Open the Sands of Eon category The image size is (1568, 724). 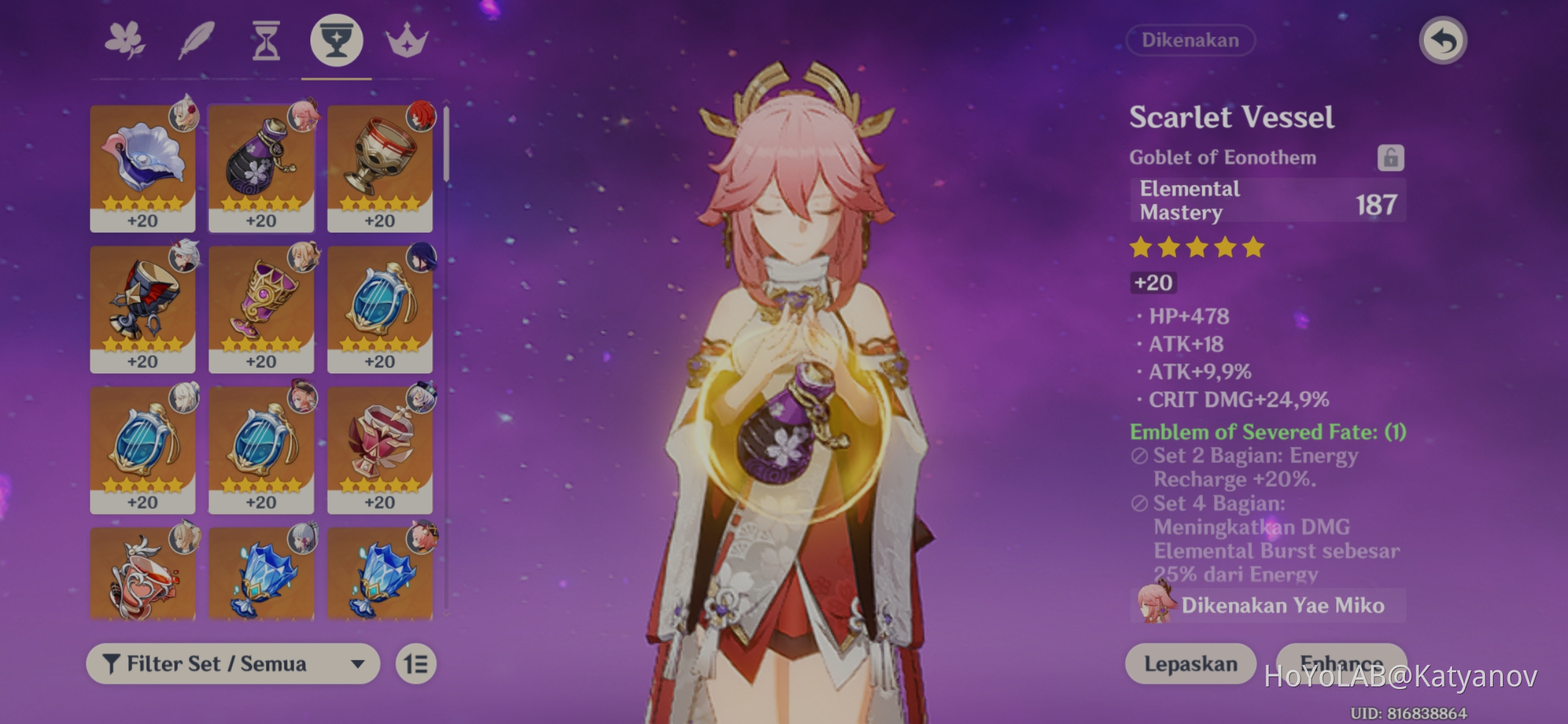(x=267, y=40)
